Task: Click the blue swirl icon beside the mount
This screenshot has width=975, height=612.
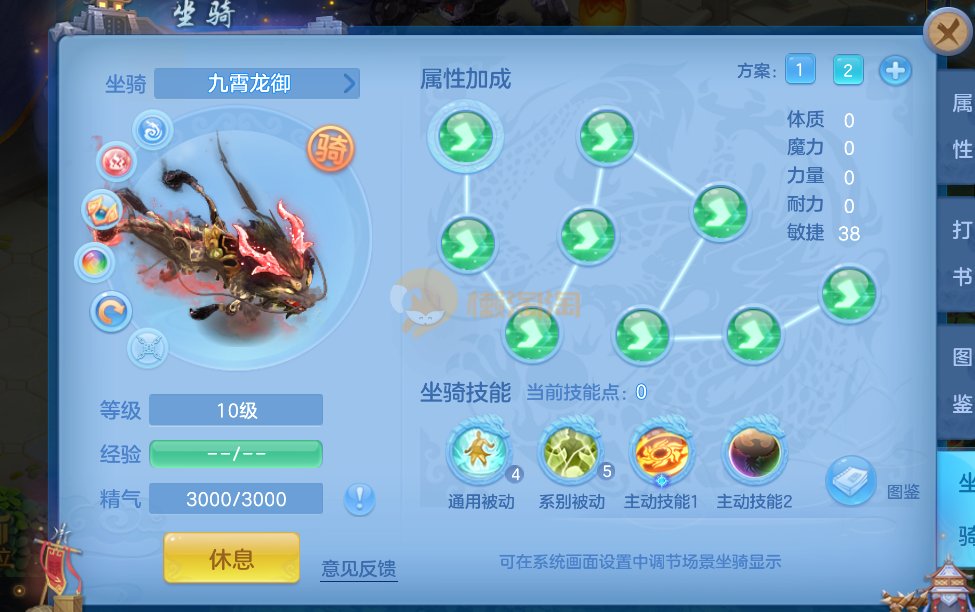Action: click(154, 130)
